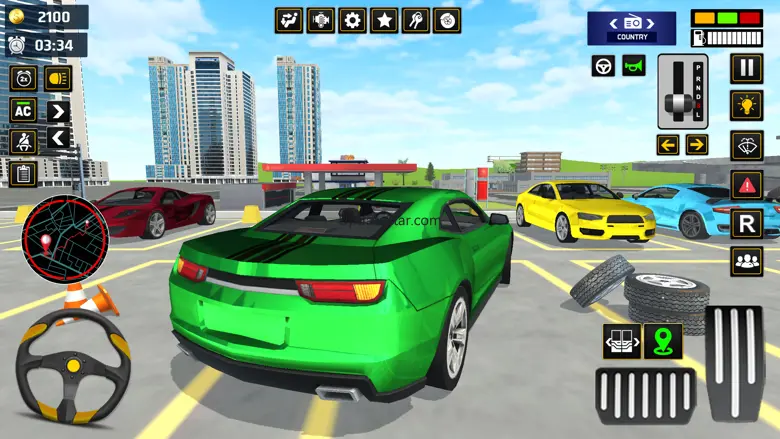The height and width of the screenshot is (439, 780).
Task: Tap the green map marker button
Action: point(662,341)
